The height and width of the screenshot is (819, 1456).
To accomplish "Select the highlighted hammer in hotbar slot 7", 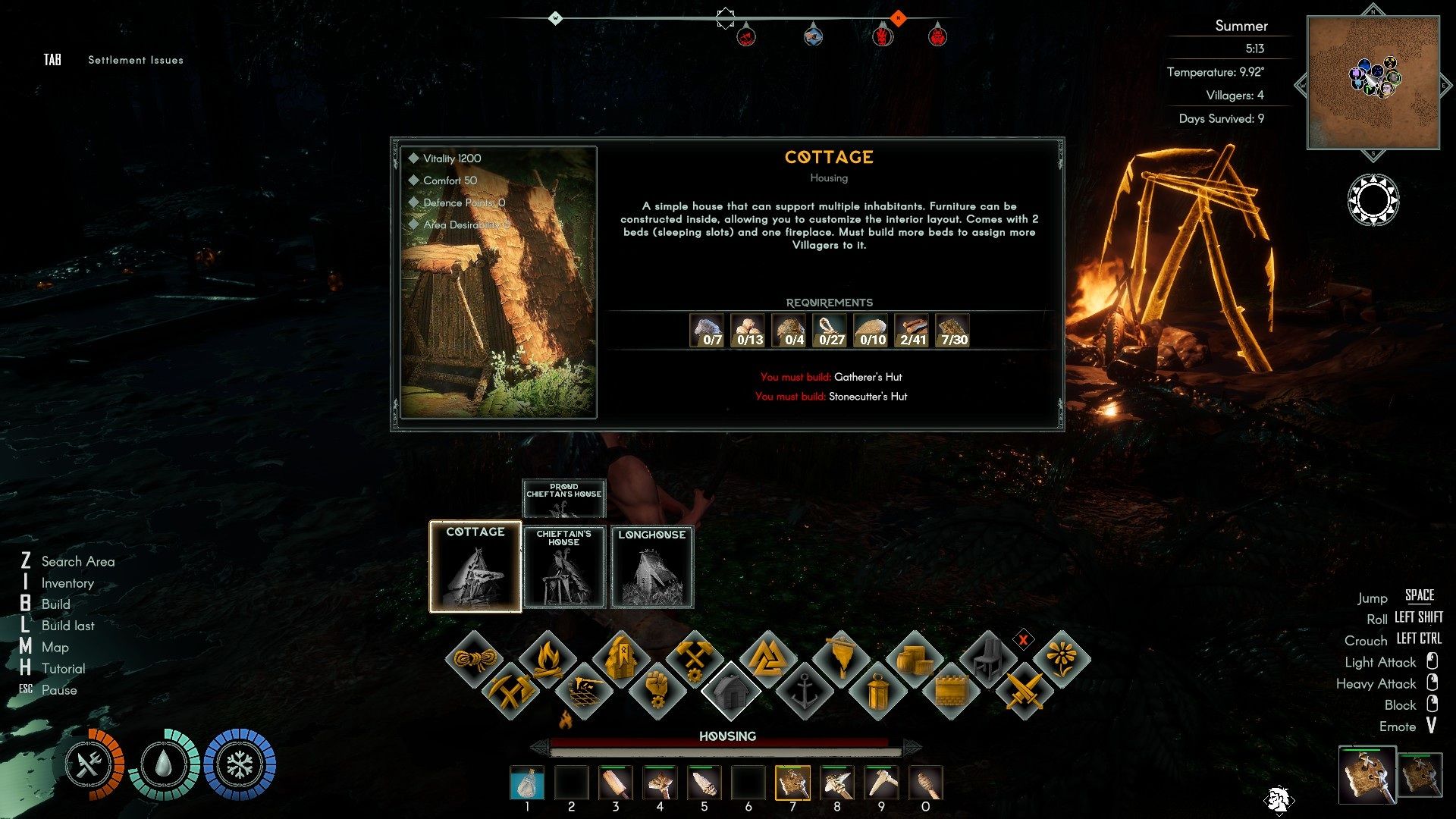I will click(x=792, y=783).
